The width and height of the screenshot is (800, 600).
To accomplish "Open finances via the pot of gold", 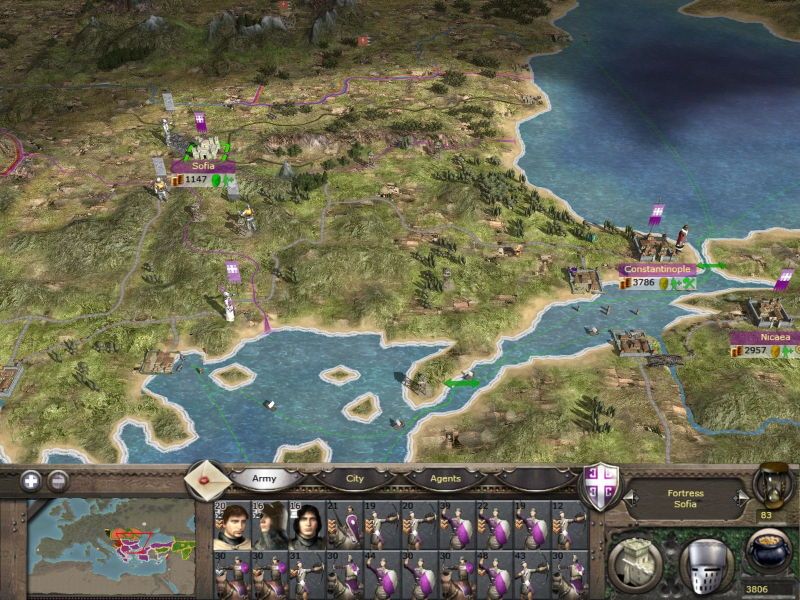I will coord(771,552).
